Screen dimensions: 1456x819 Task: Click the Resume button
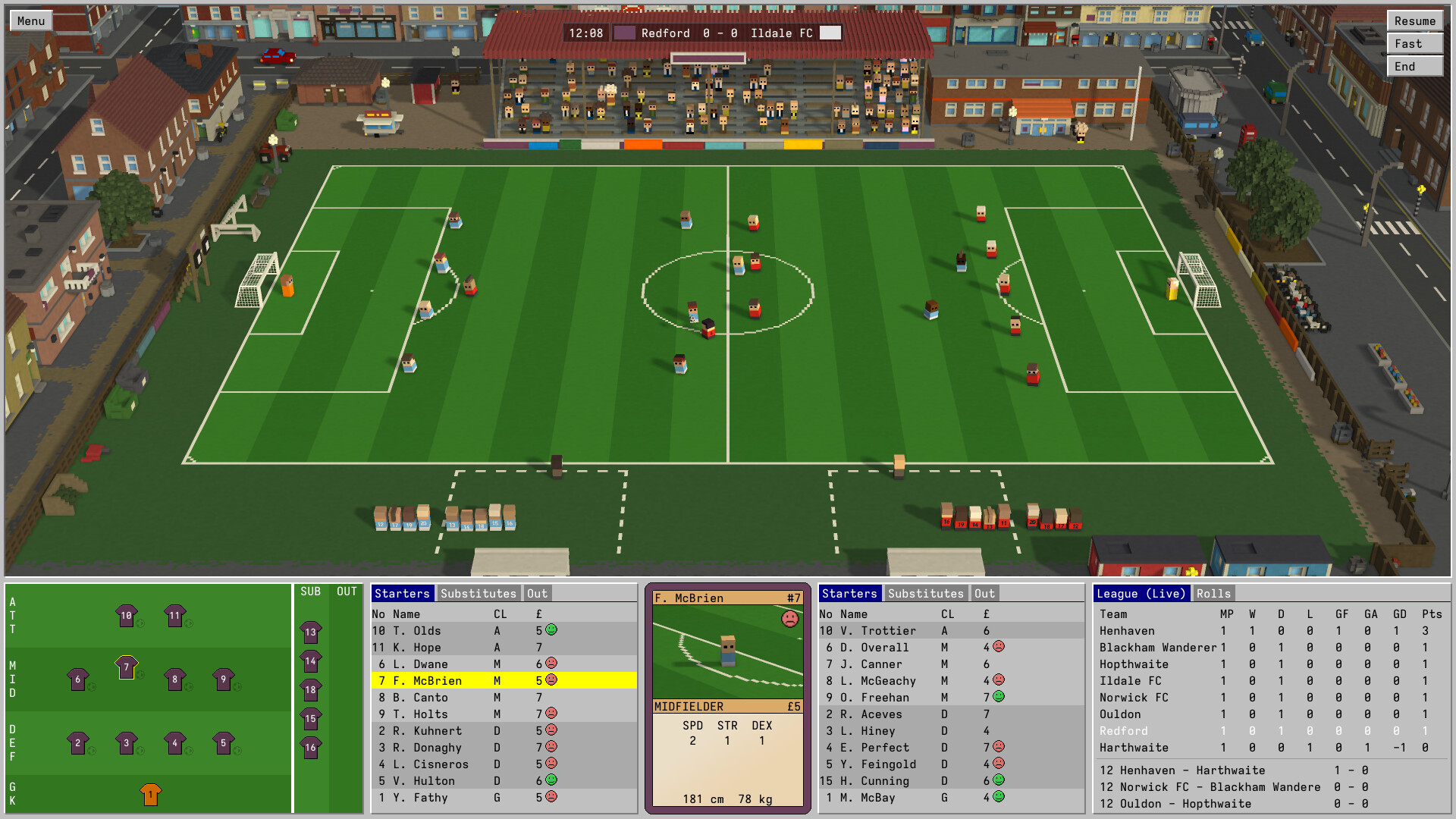pyautogui.click(x=1414, y=20)
